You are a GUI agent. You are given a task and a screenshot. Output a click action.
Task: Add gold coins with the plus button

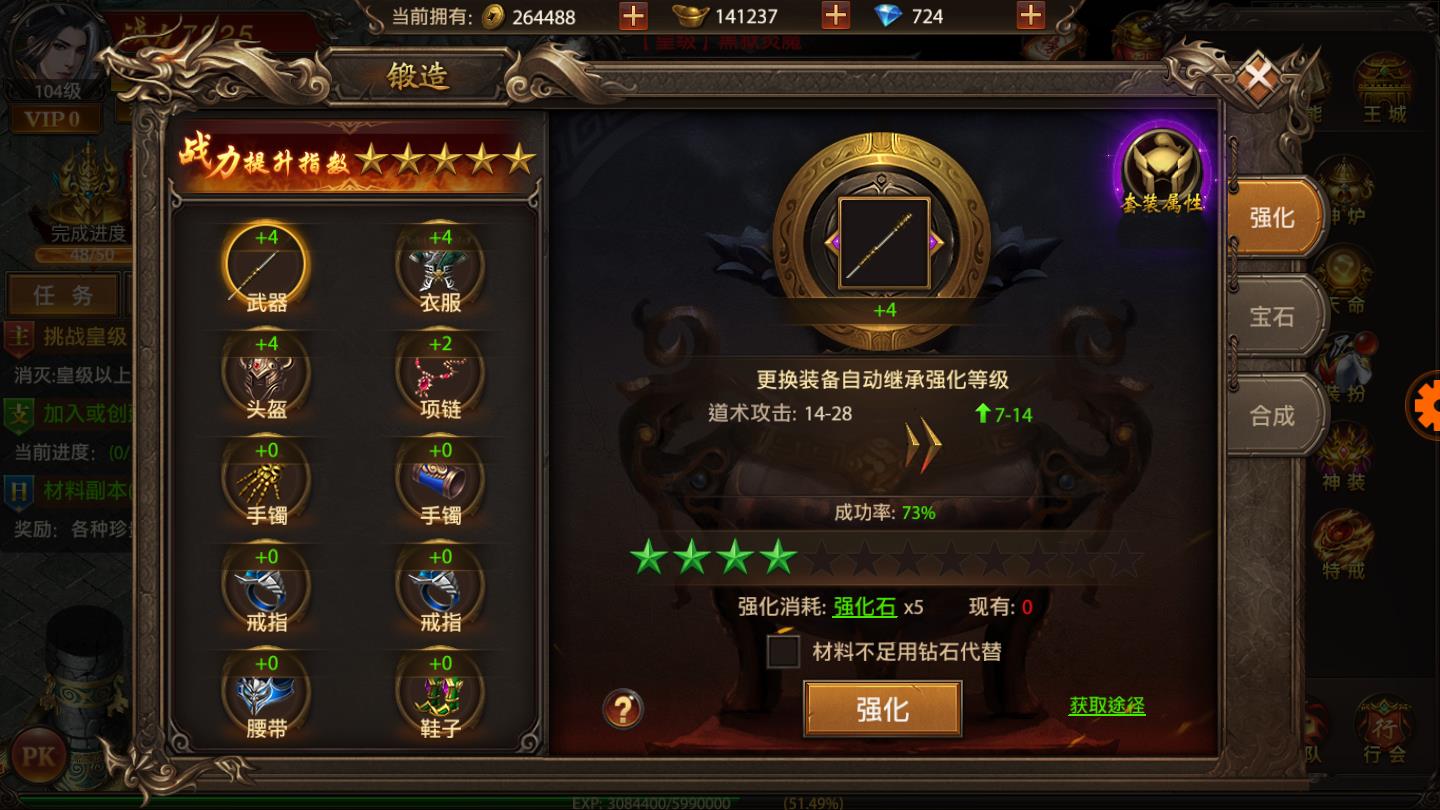click(633, 16)
